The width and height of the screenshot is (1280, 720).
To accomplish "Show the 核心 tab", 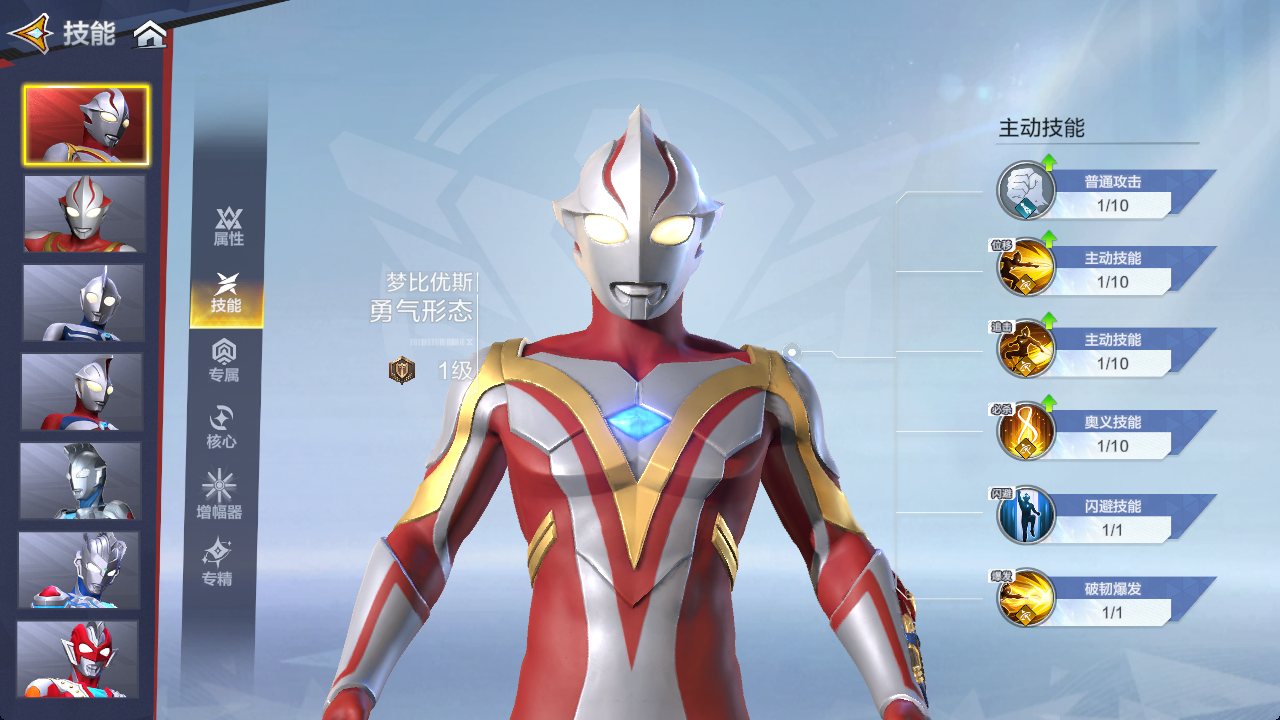I will click(221, 427).
